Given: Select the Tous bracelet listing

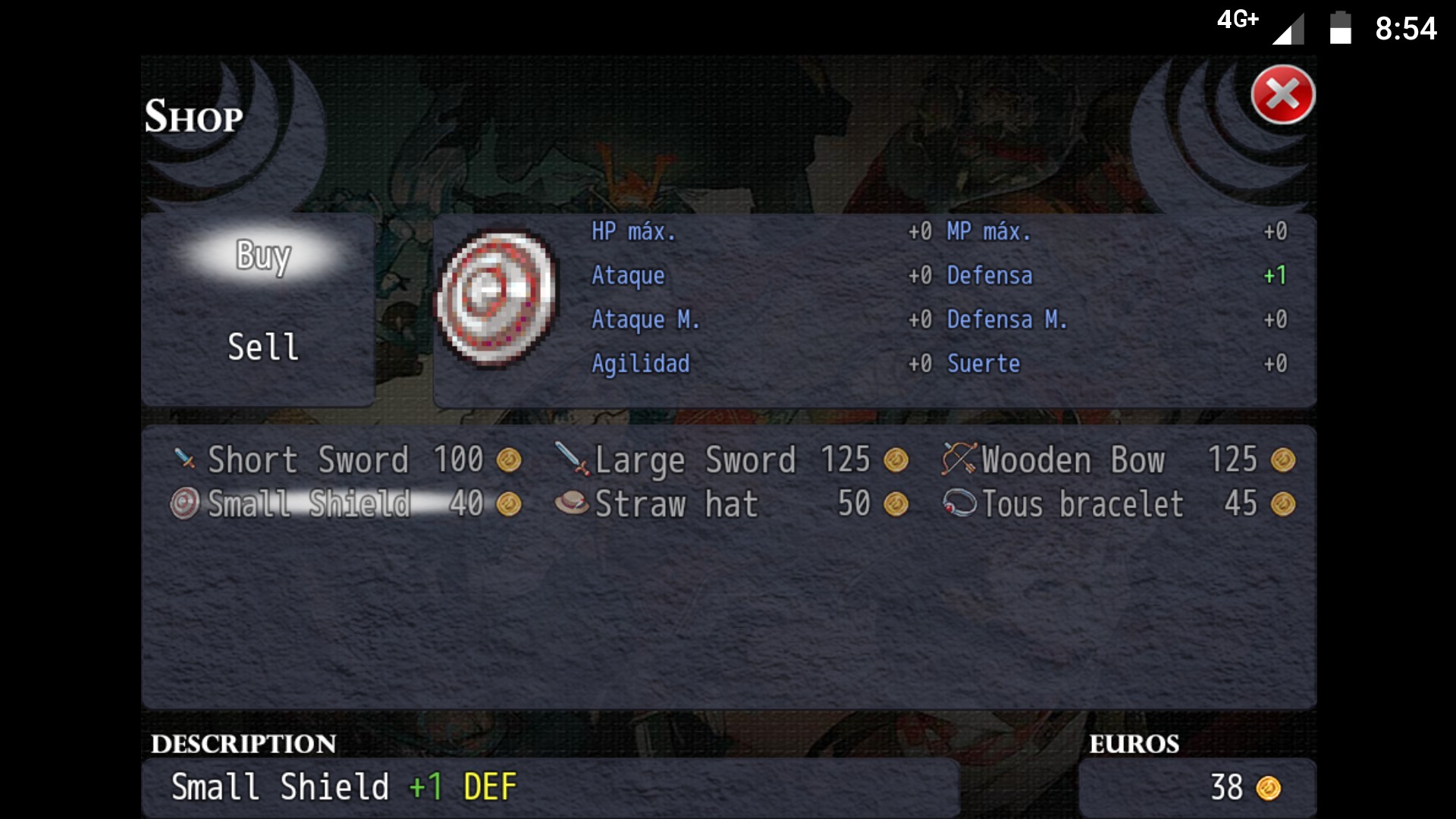Looking at the screenshot, I should (x=1119, y=504).
